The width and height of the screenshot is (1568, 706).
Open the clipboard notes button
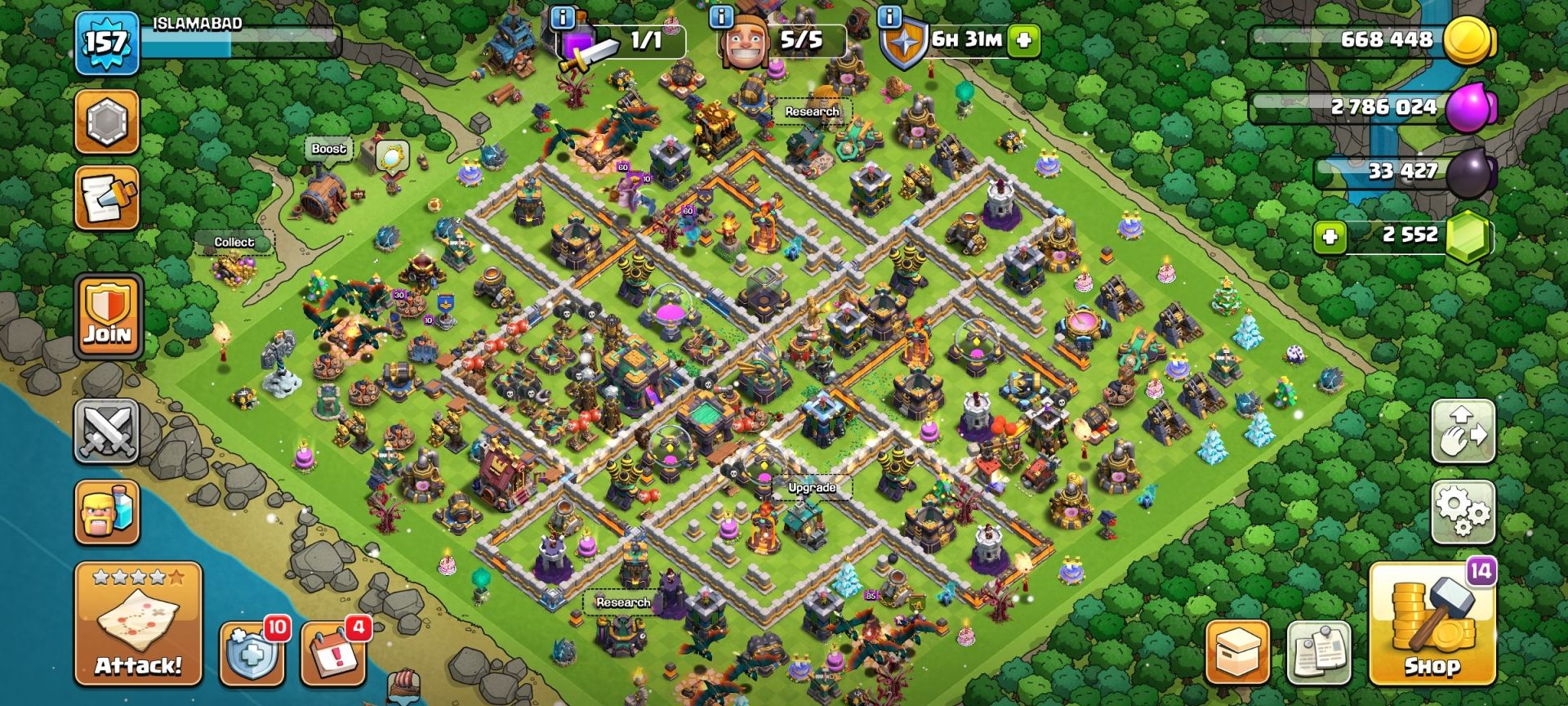click(1318, 653)
